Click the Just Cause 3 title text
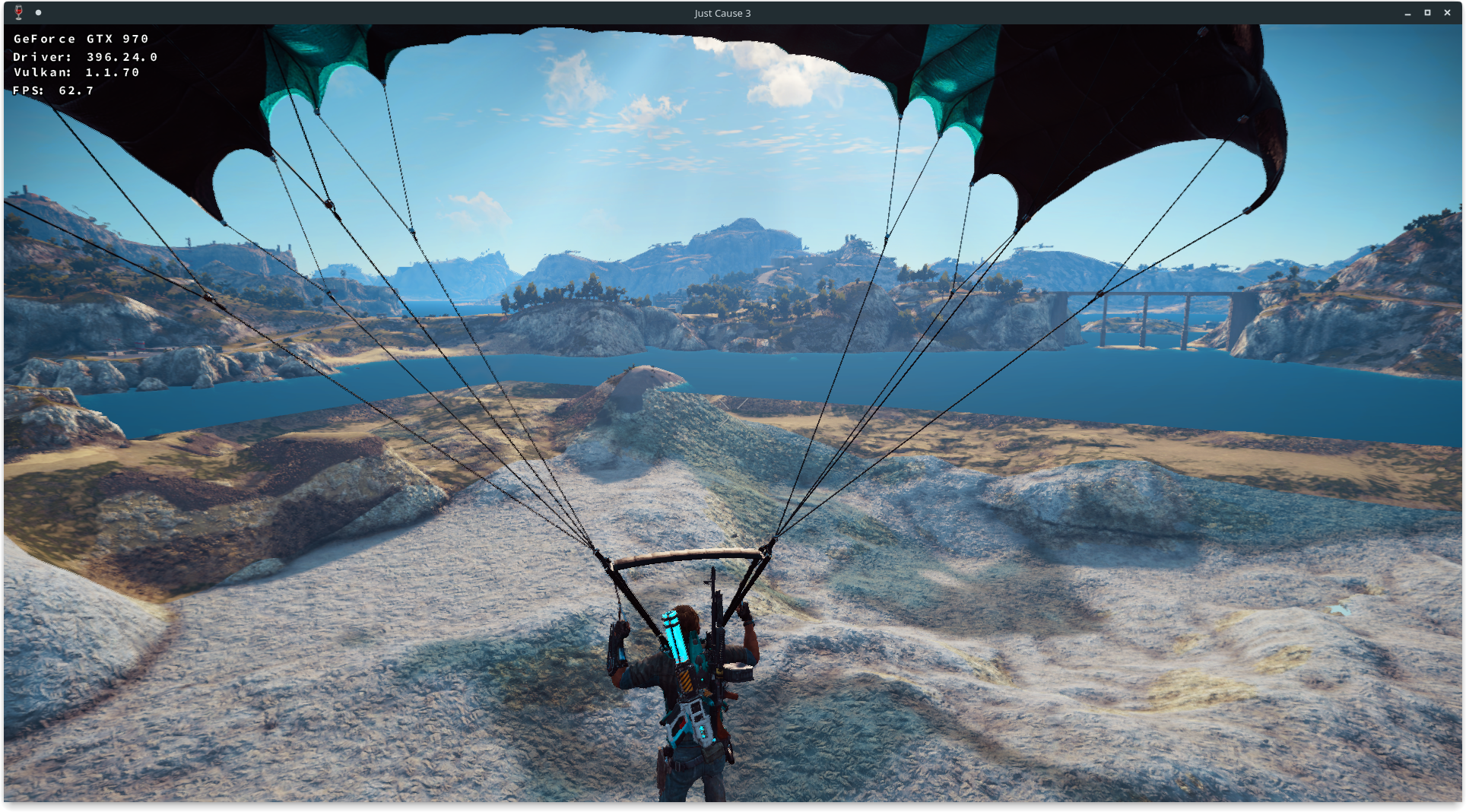This screenshot has height=812, width=1466. [722, 13]
